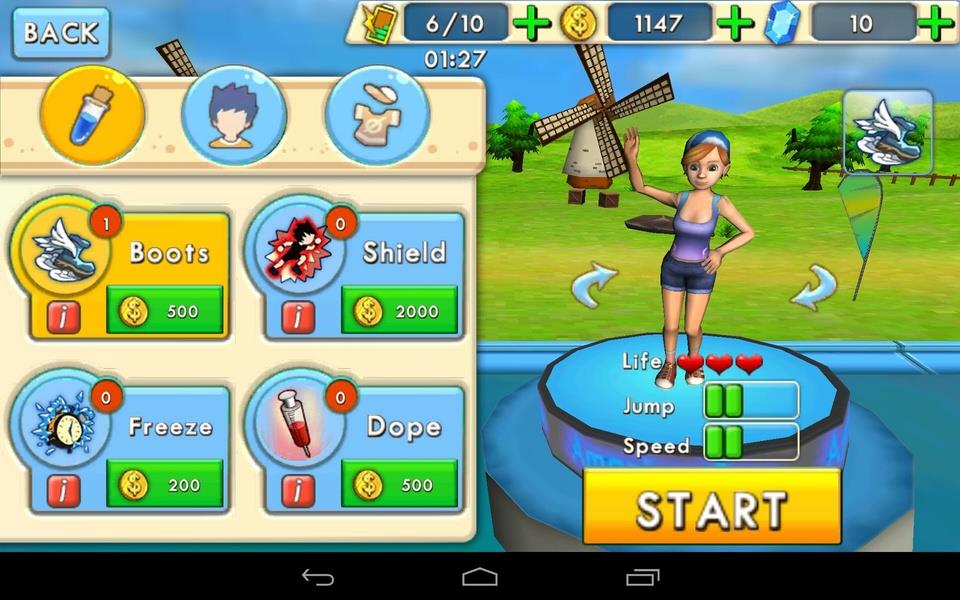View the Dope item info

(x=297, y=490)
